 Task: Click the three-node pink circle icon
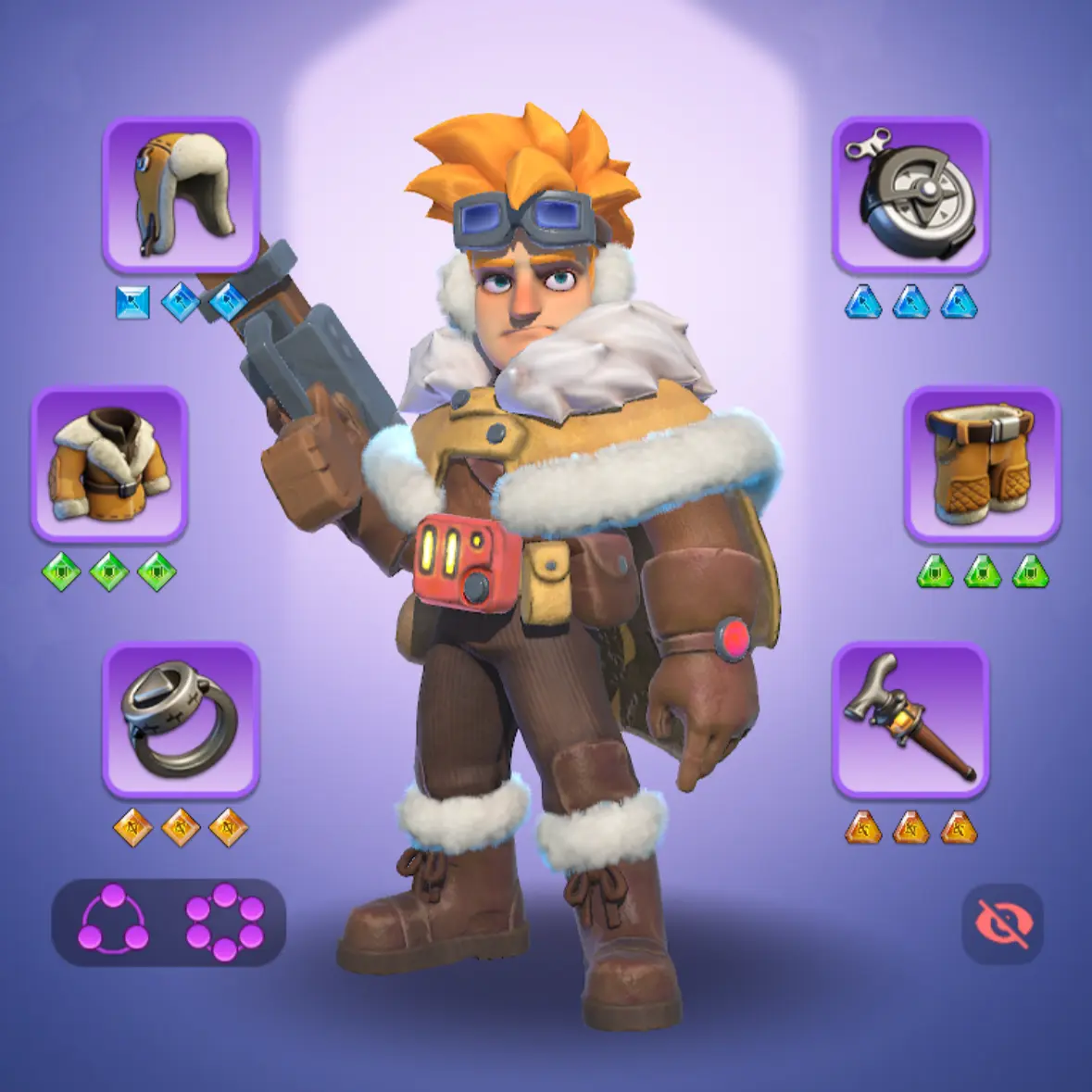(113, 920)
